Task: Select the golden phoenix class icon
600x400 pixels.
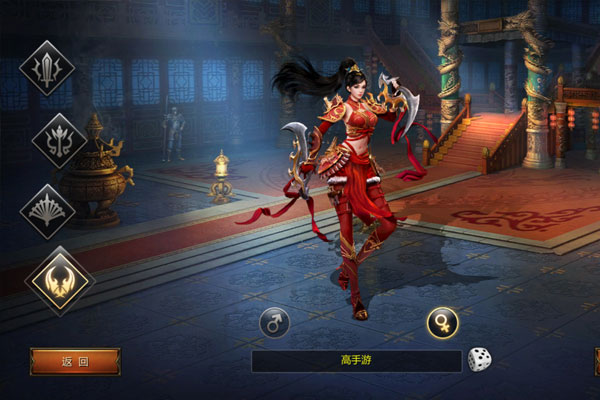Action: [x=59, y=281]
